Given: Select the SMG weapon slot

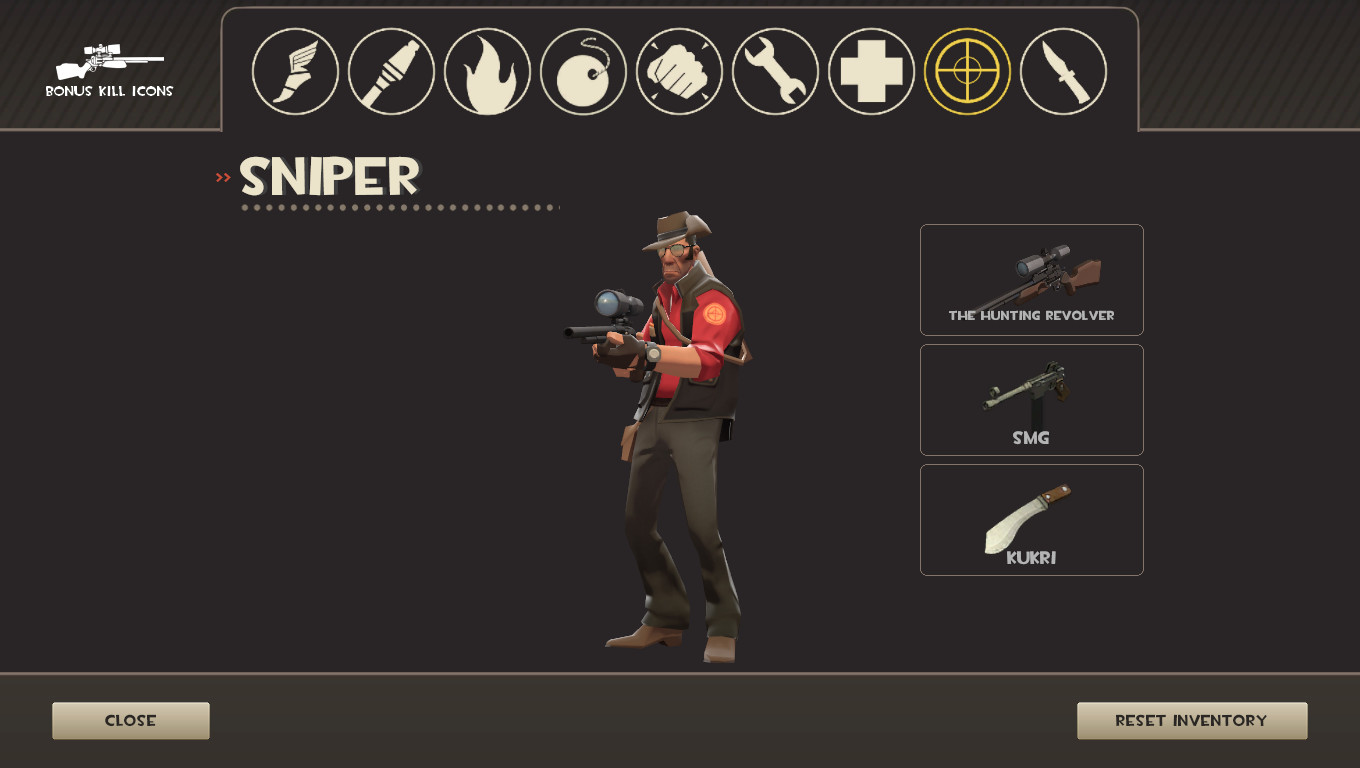Looking at the screenshot, I should (1031, 399).
